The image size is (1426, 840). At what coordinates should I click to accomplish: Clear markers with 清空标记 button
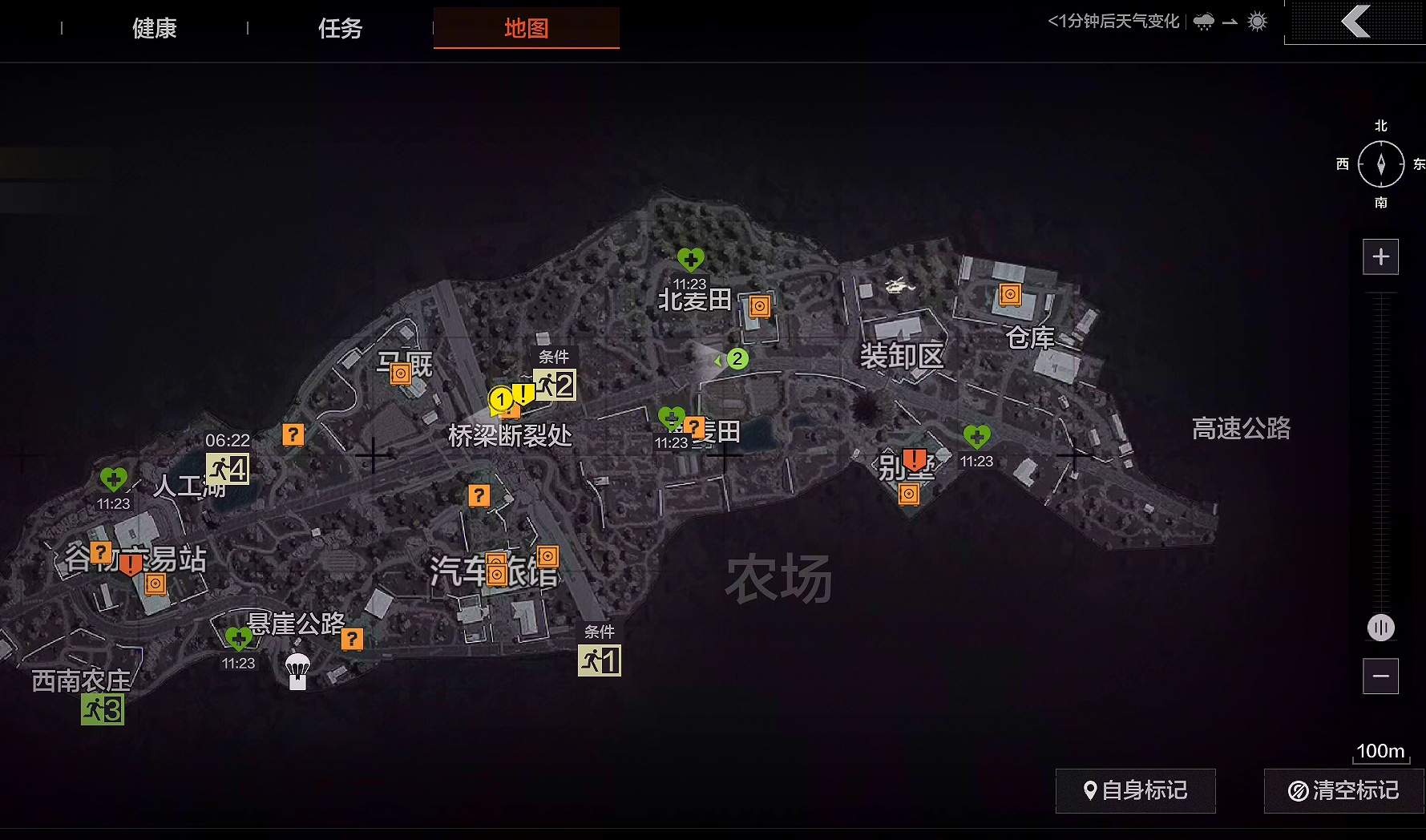click(1343, 791)
